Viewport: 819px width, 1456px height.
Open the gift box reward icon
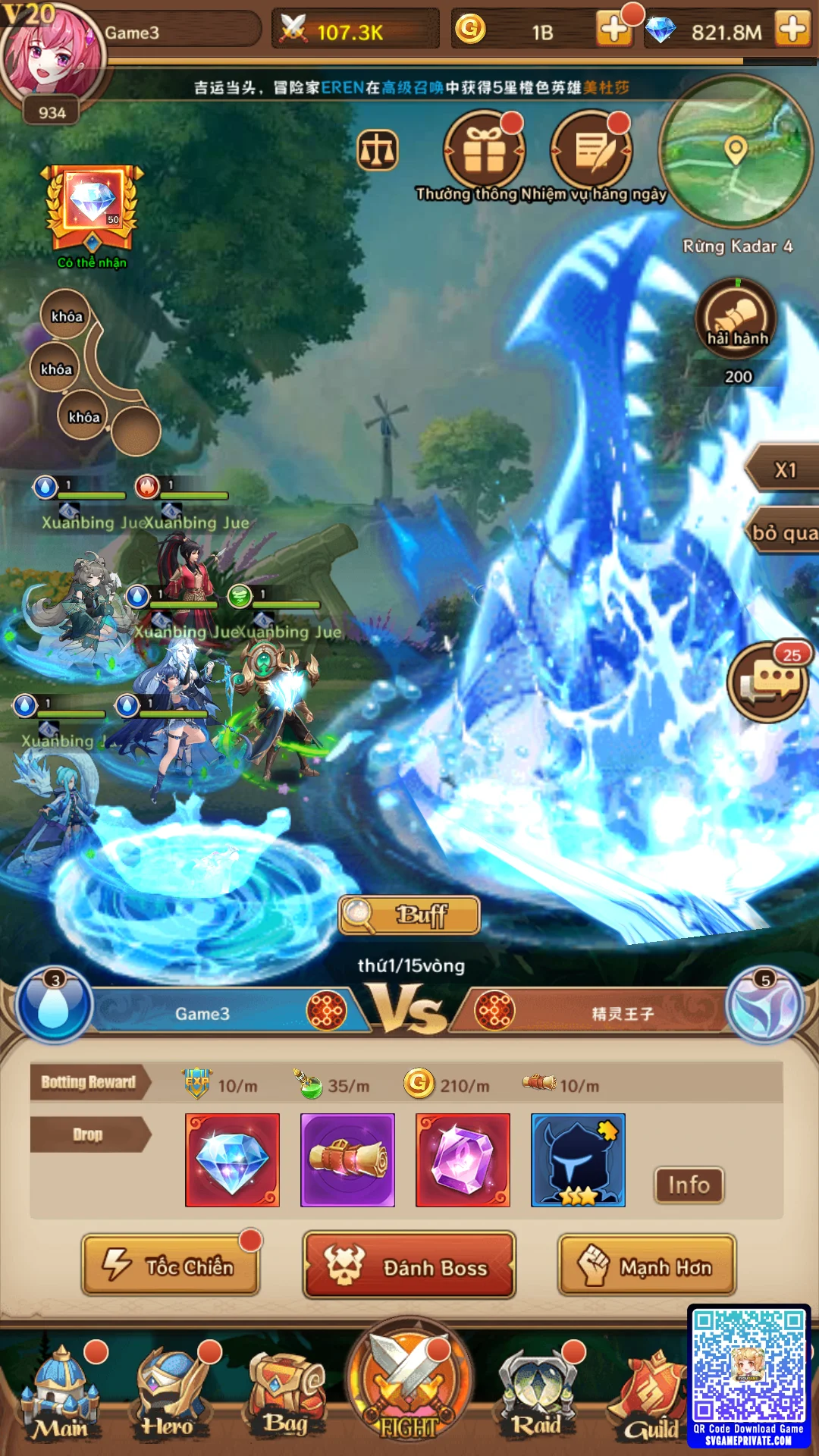484,151
